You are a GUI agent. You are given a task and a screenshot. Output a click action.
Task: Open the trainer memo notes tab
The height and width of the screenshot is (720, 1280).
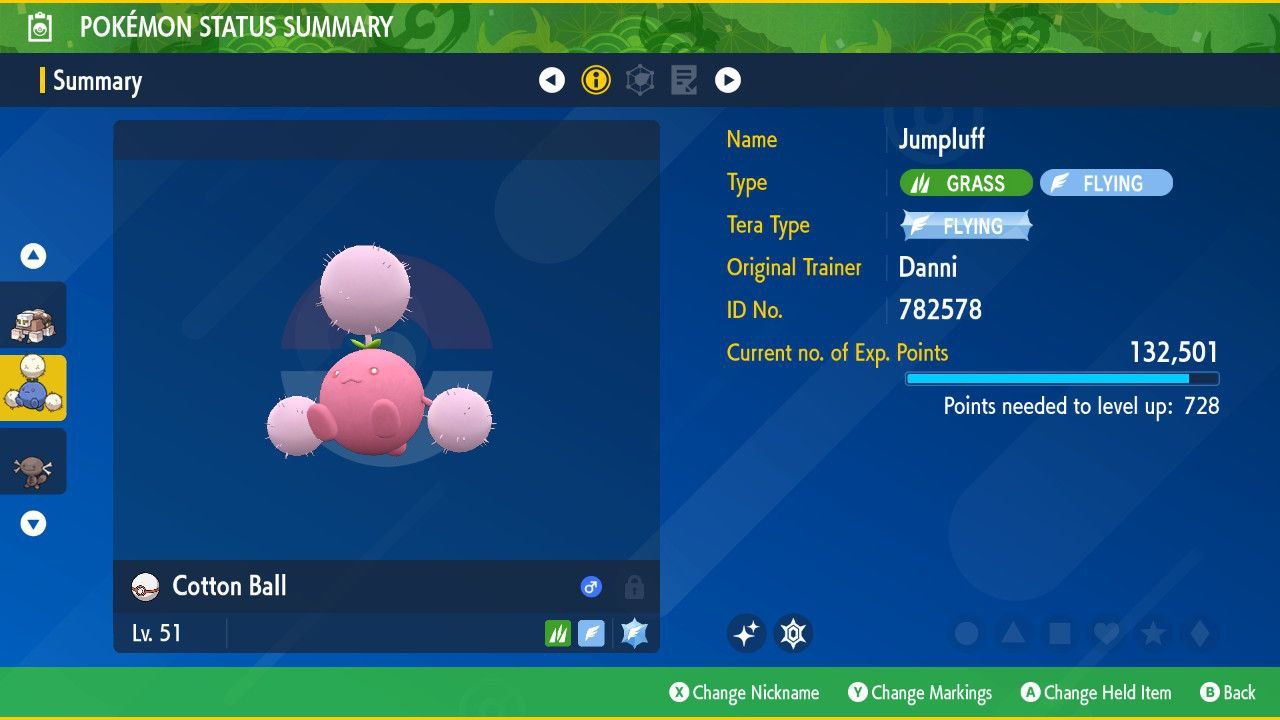point(684,80)
